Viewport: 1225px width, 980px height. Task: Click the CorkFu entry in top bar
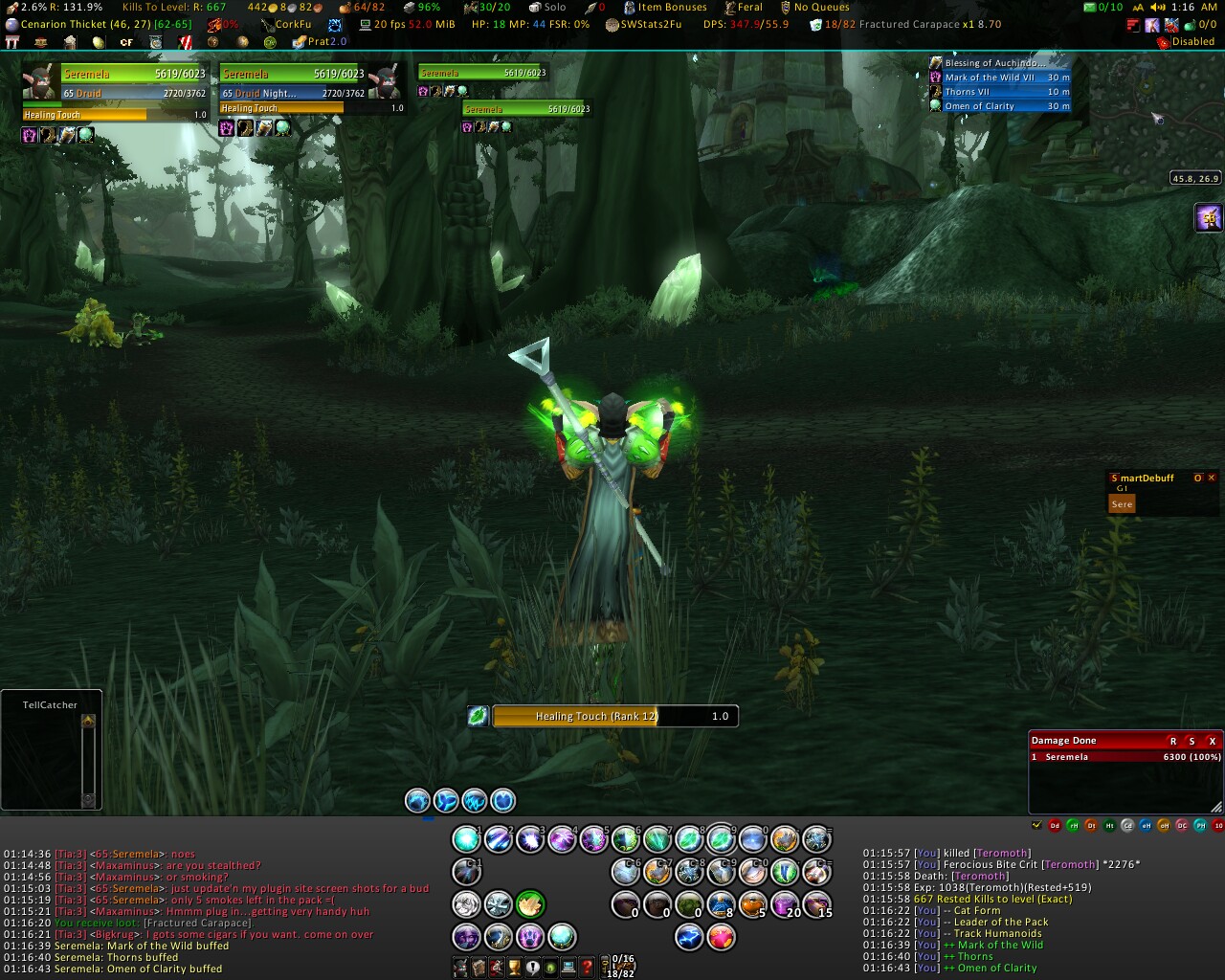[x=285, y=24]
